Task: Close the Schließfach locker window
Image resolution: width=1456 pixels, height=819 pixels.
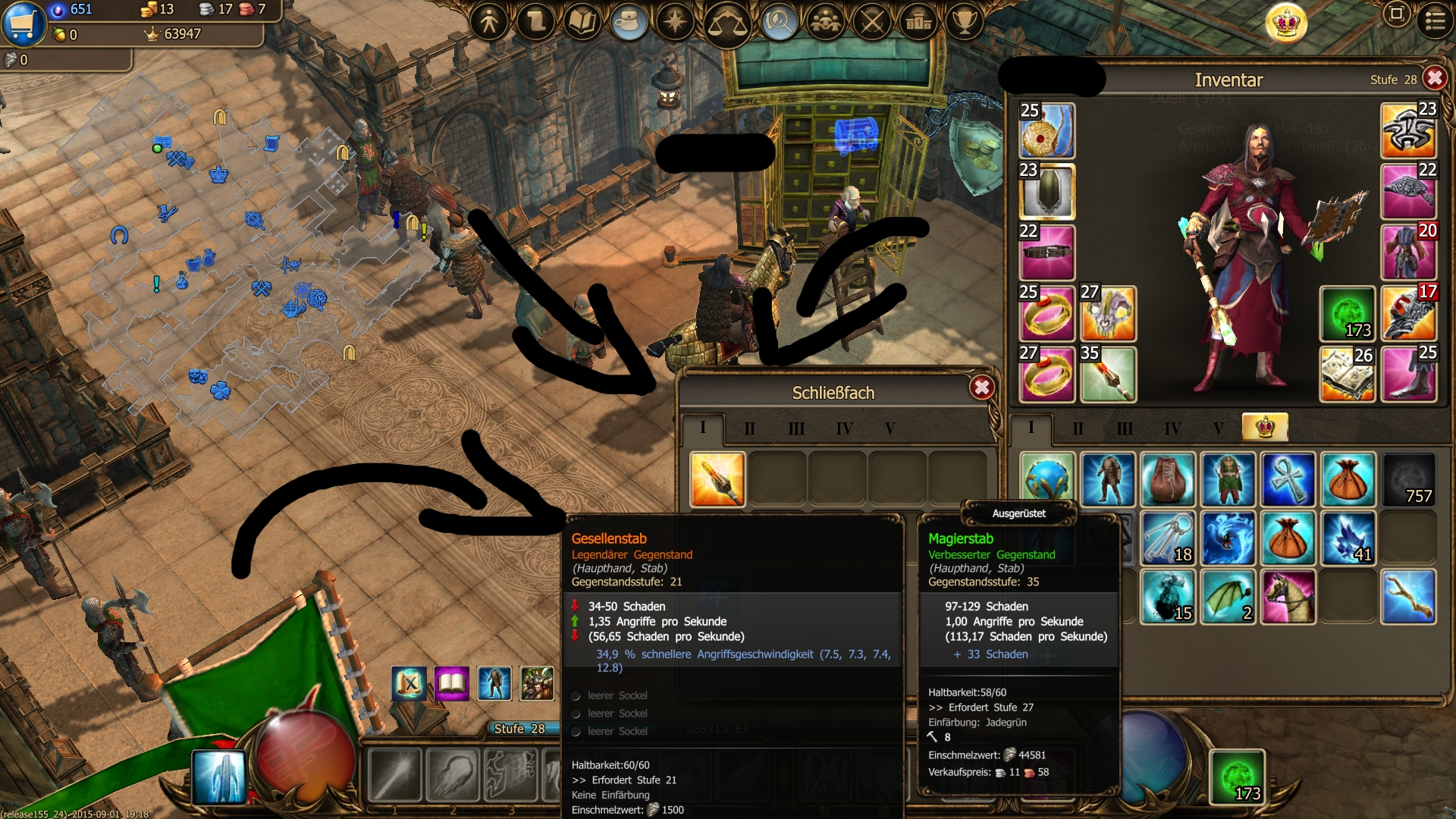Action: 982,388
